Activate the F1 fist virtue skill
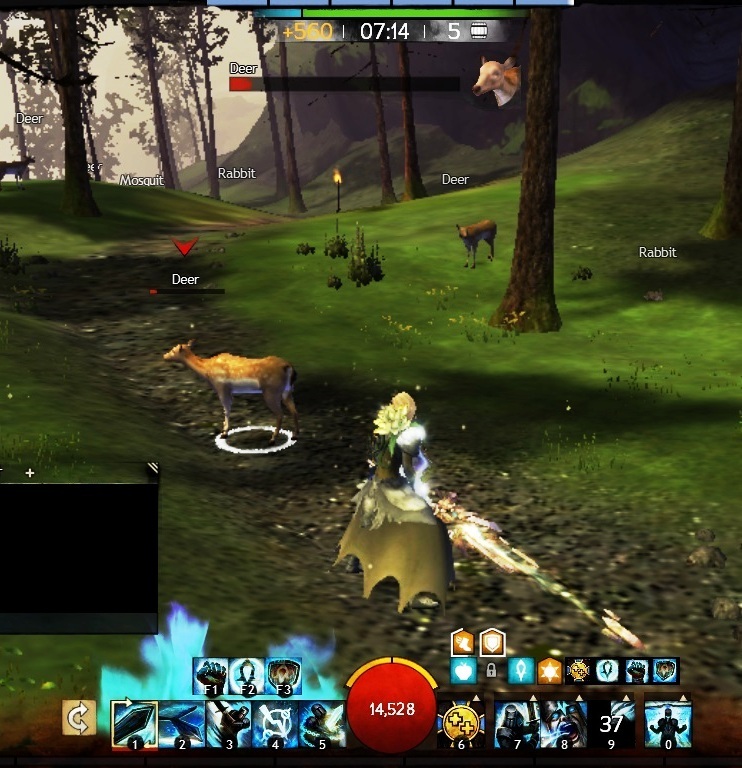The image size is (742, 768). pos(211,674)
